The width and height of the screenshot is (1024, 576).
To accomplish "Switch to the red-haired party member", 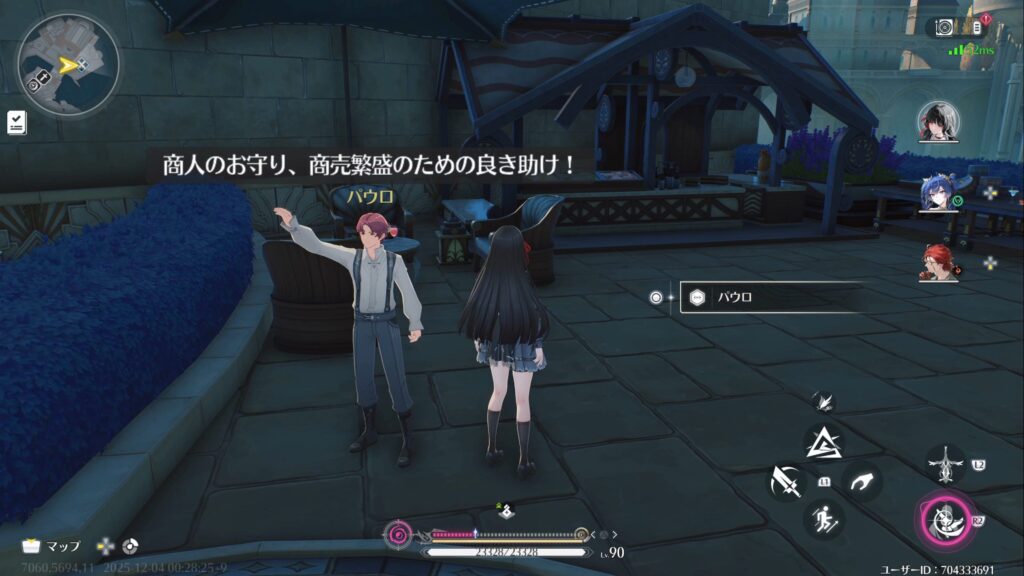I will 938,262.
